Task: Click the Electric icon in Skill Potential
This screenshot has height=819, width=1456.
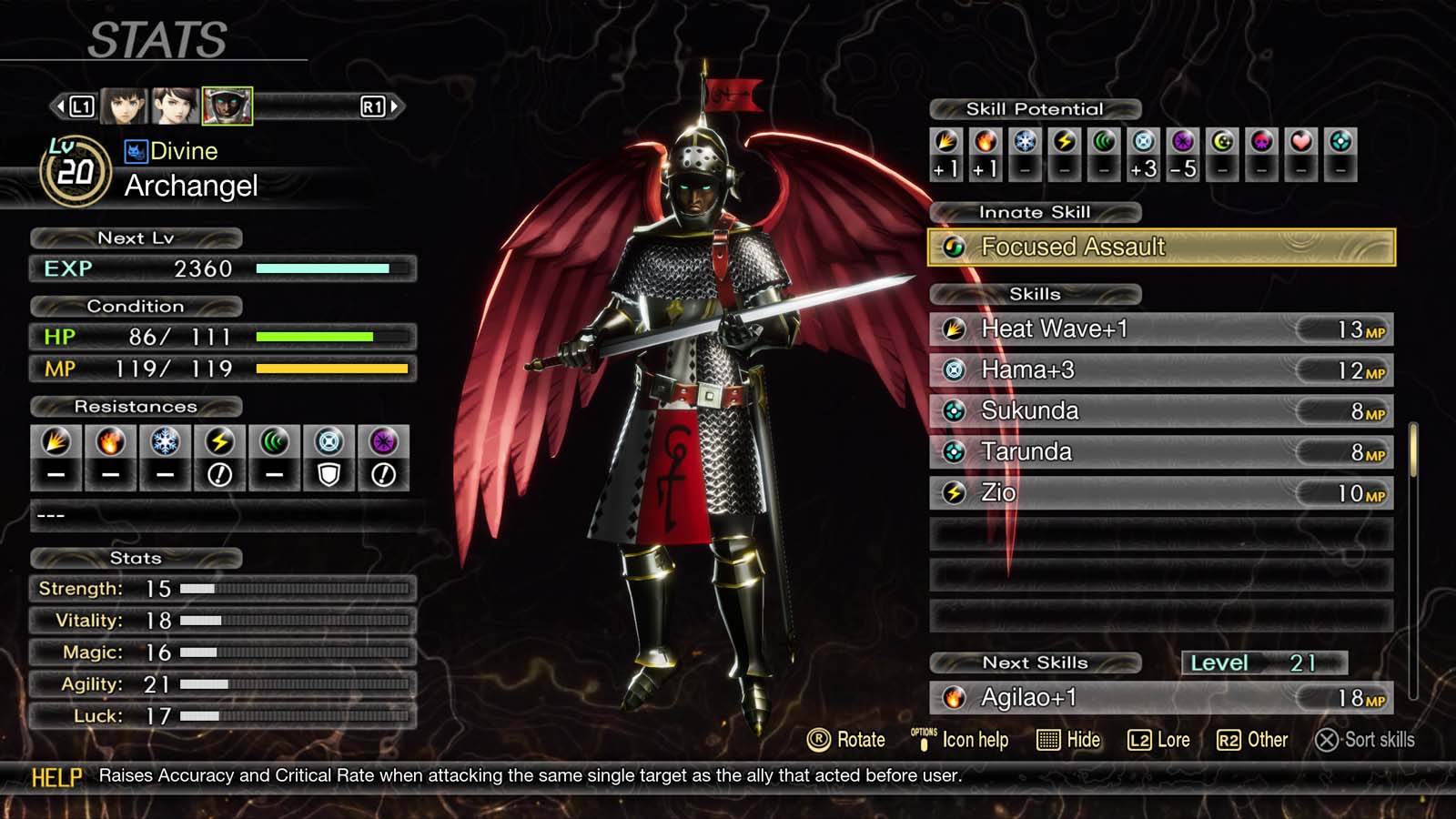Action: pyautogui.click(x=1066, y=144)
